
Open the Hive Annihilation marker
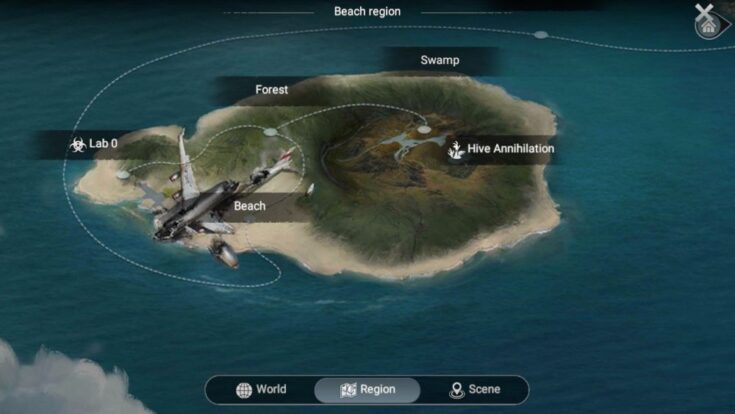coord(500,149)
